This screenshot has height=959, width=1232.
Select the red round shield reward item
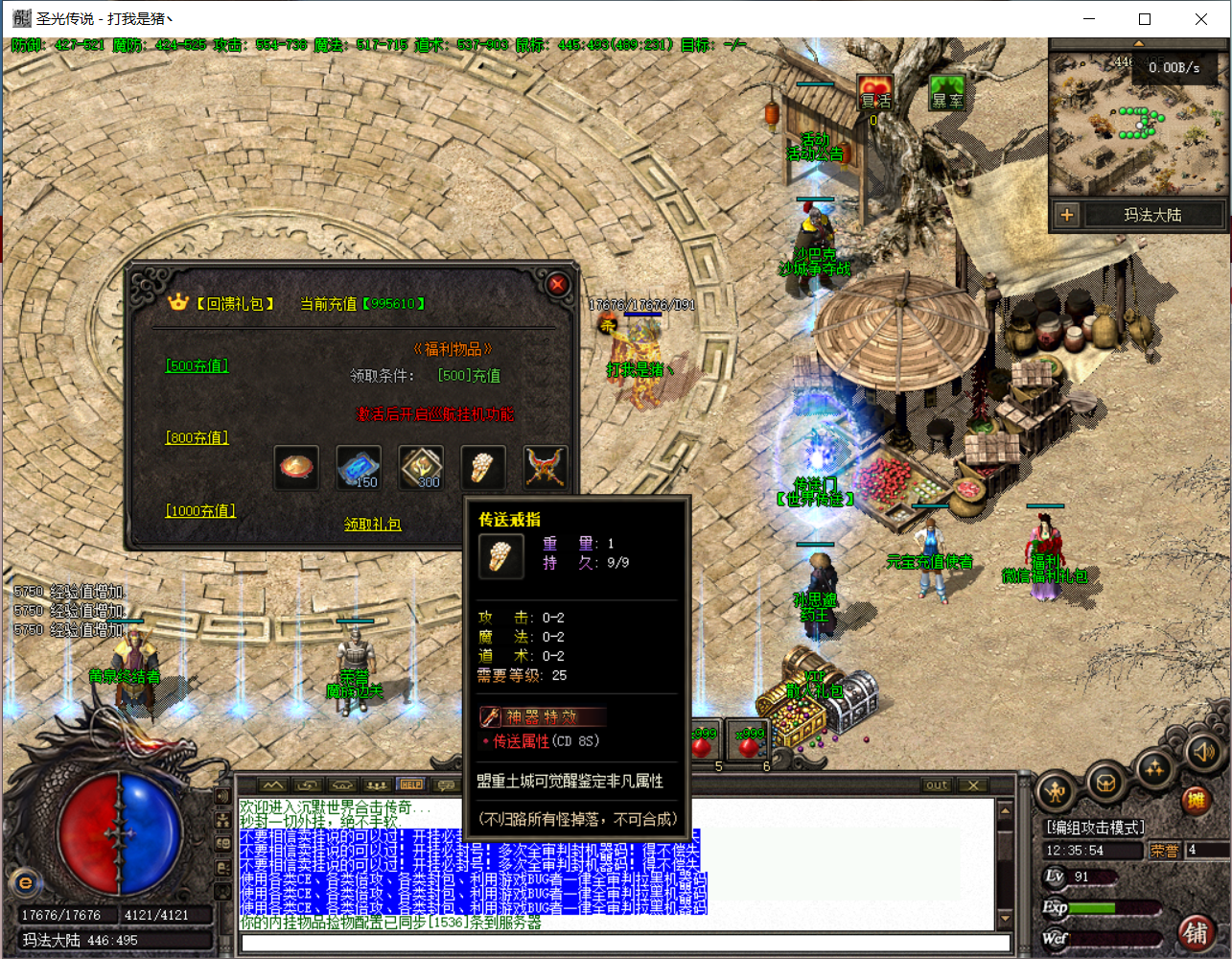296,467
